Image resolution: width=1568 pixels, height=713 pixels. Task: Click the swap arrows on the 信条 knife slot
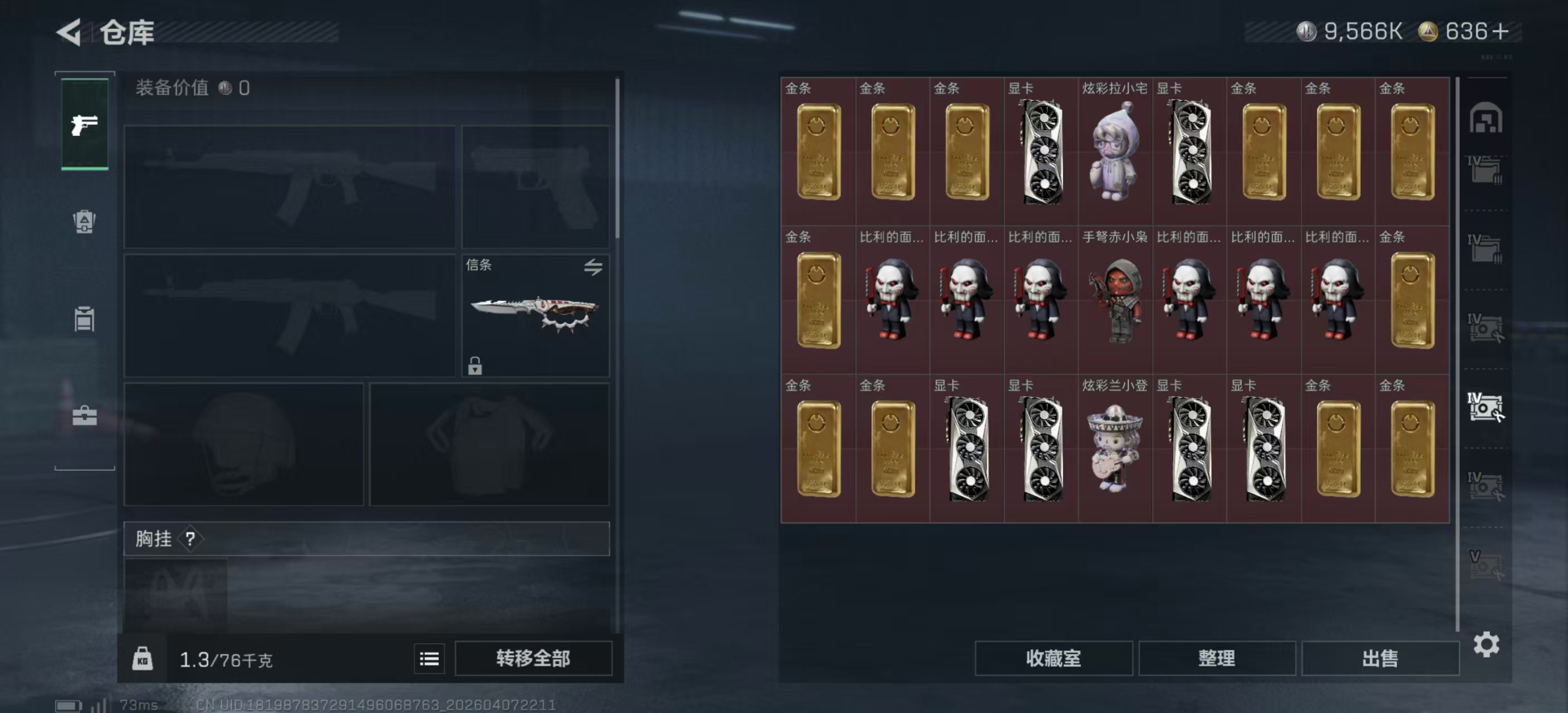tap(594, 268)
